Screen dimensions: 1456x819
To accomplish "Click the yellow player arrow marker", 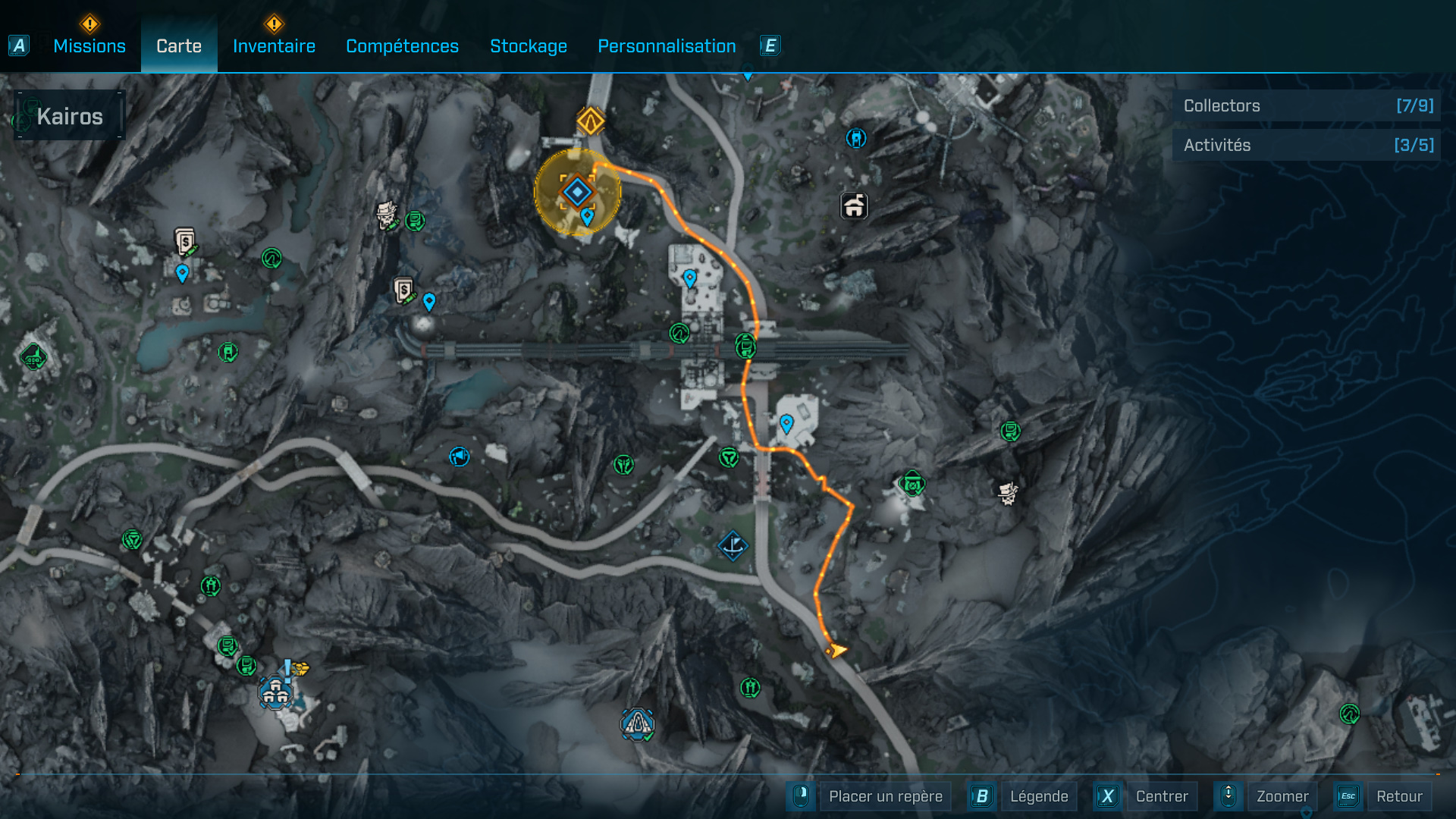I will [836, 650].
